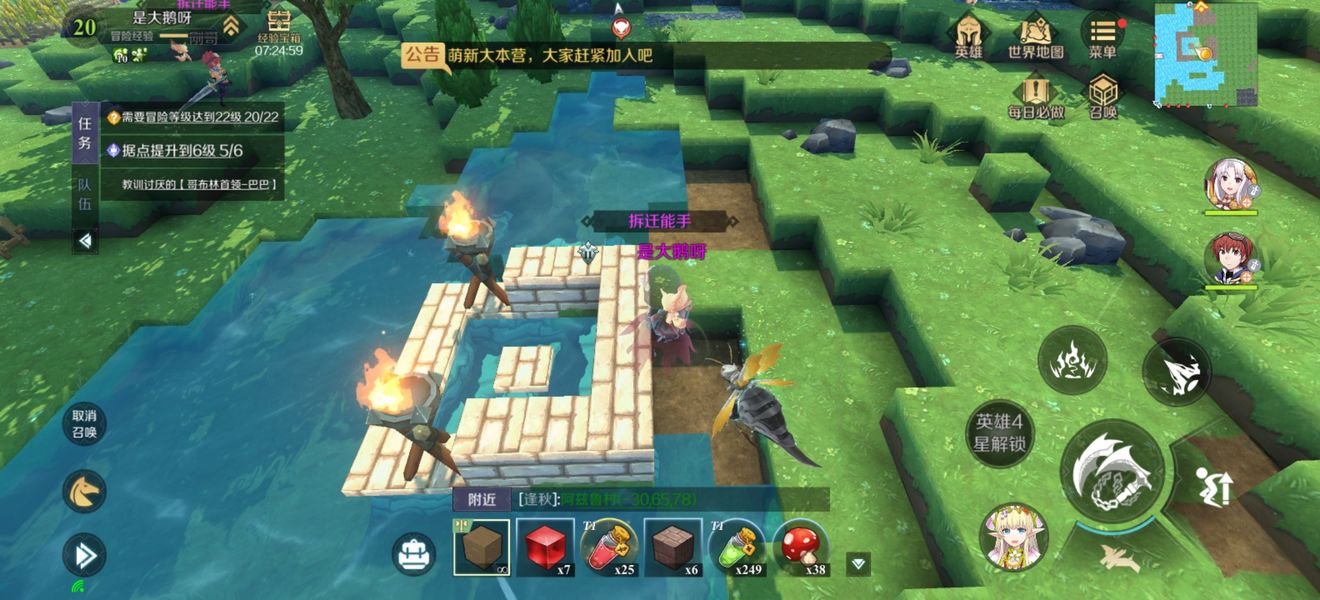Select the 任务 quest tab

click(x=85, y=134)
